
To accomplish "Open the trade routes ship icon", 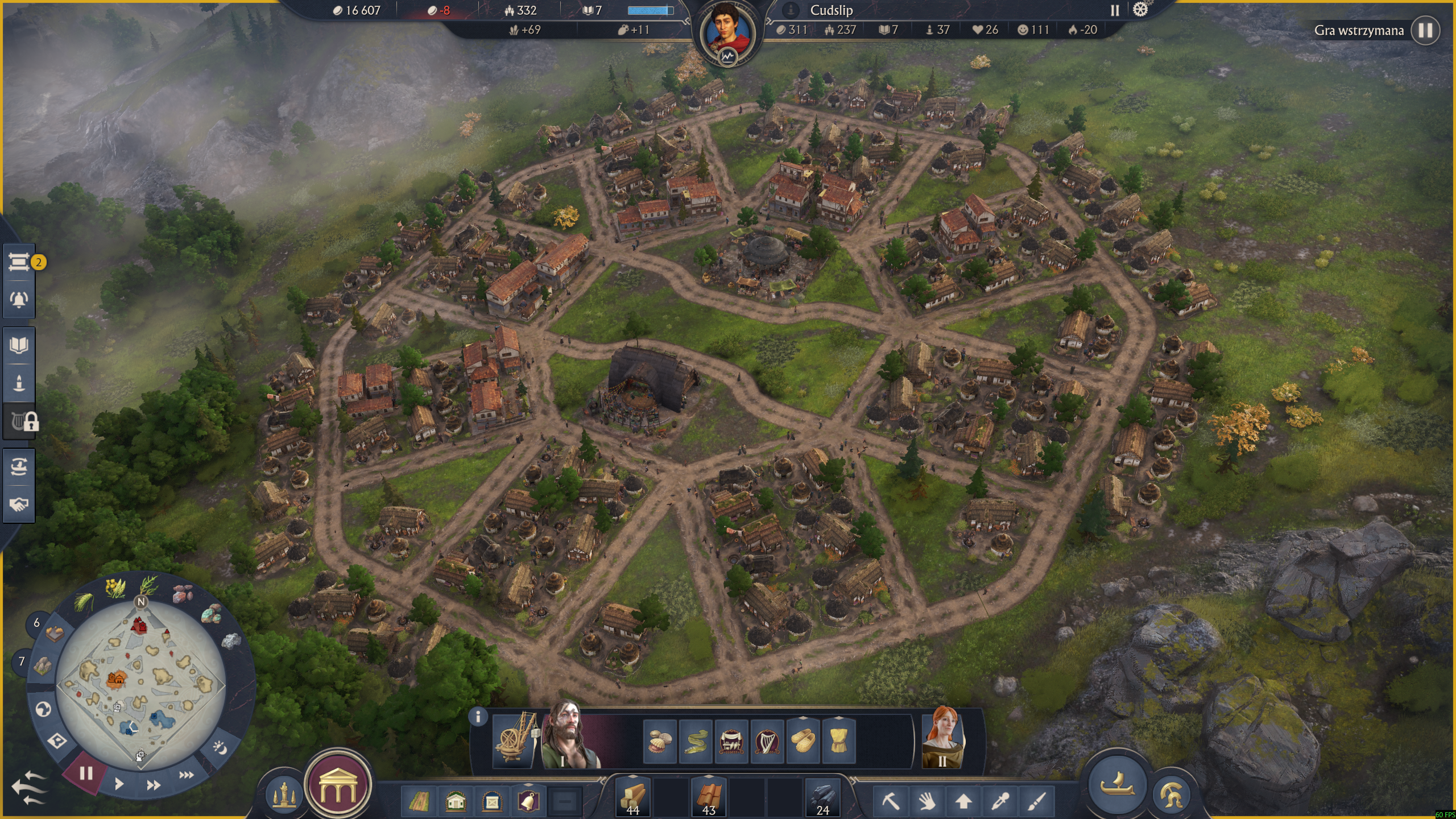I will click(19, 467).
